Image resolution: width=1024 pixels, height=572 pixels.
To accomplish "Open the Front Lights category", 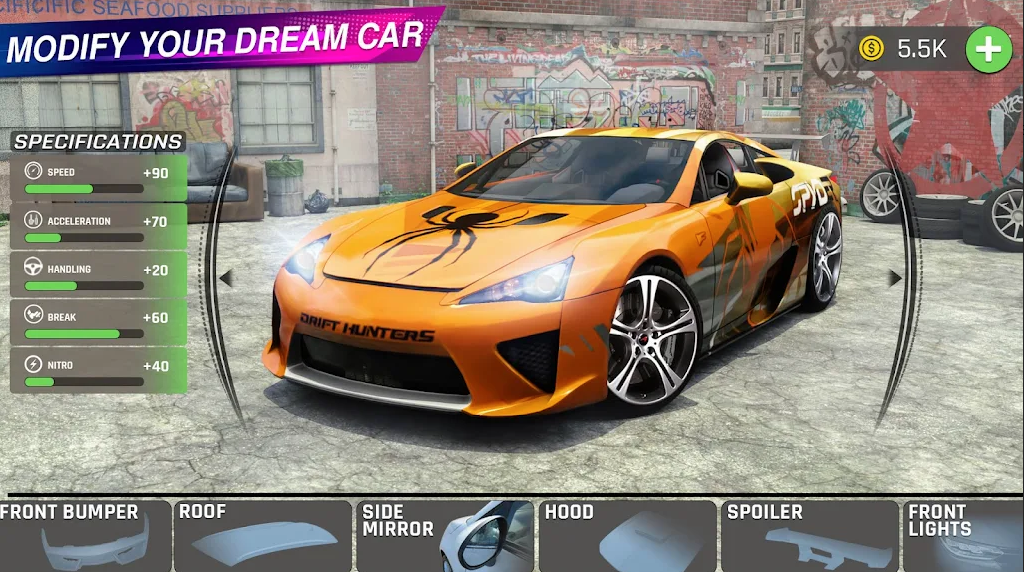I will pos(964,536).
